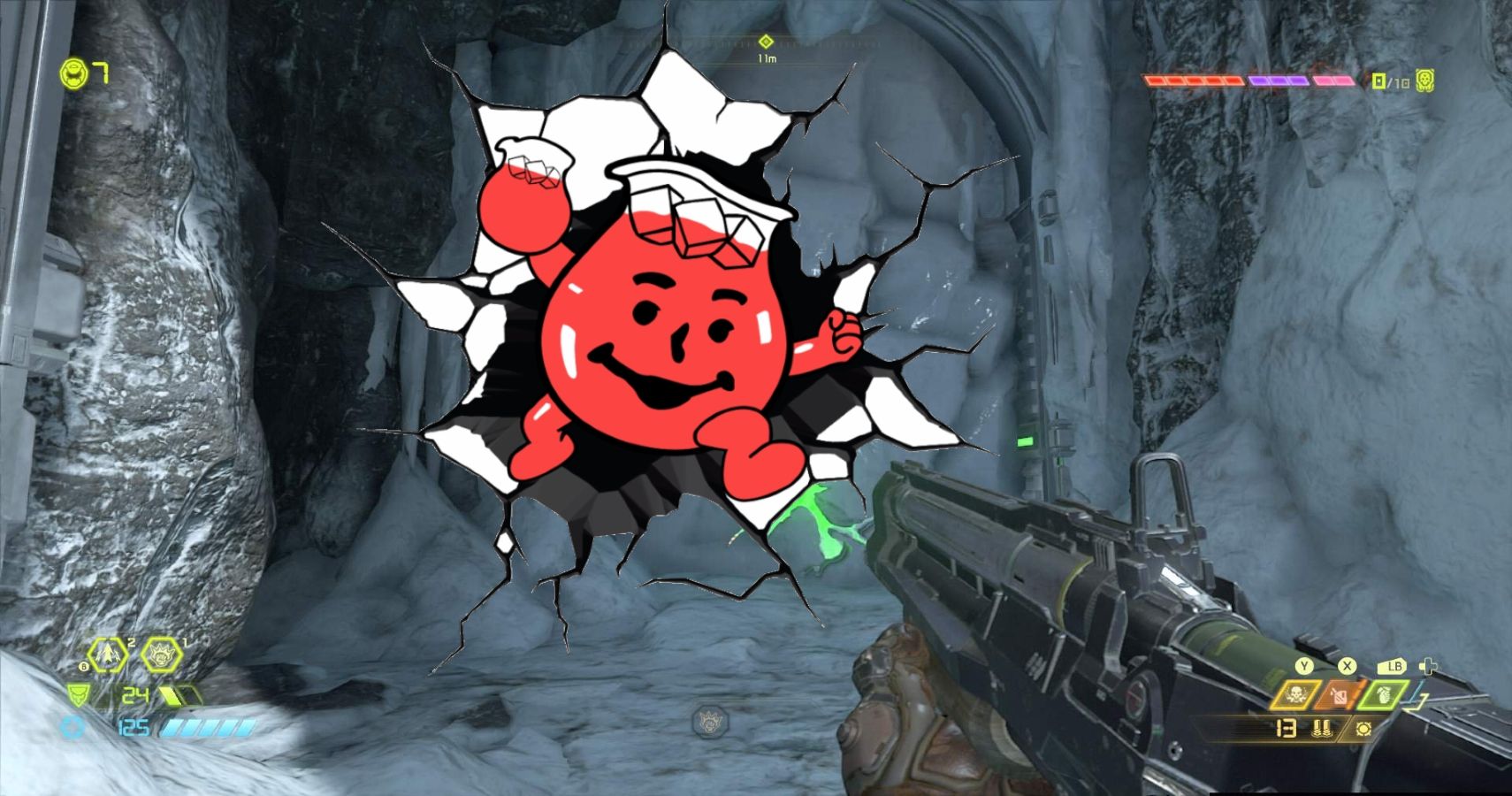This screenshot has width=1512, height=796.
Task: Click the extra lives number 7
Action: pyautogui.click(x=99, y=74)
